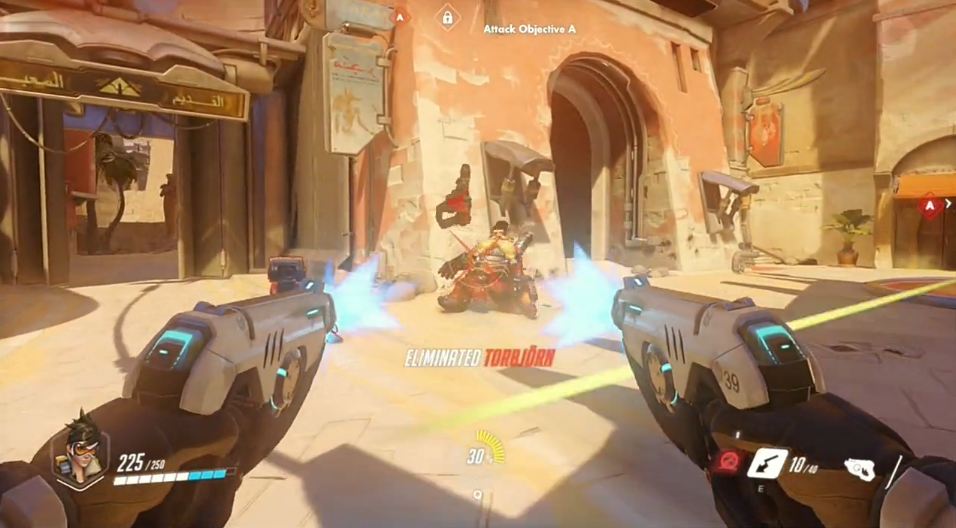
Task: Click the orange objective A diamond marker
Action: pos(400,16)
